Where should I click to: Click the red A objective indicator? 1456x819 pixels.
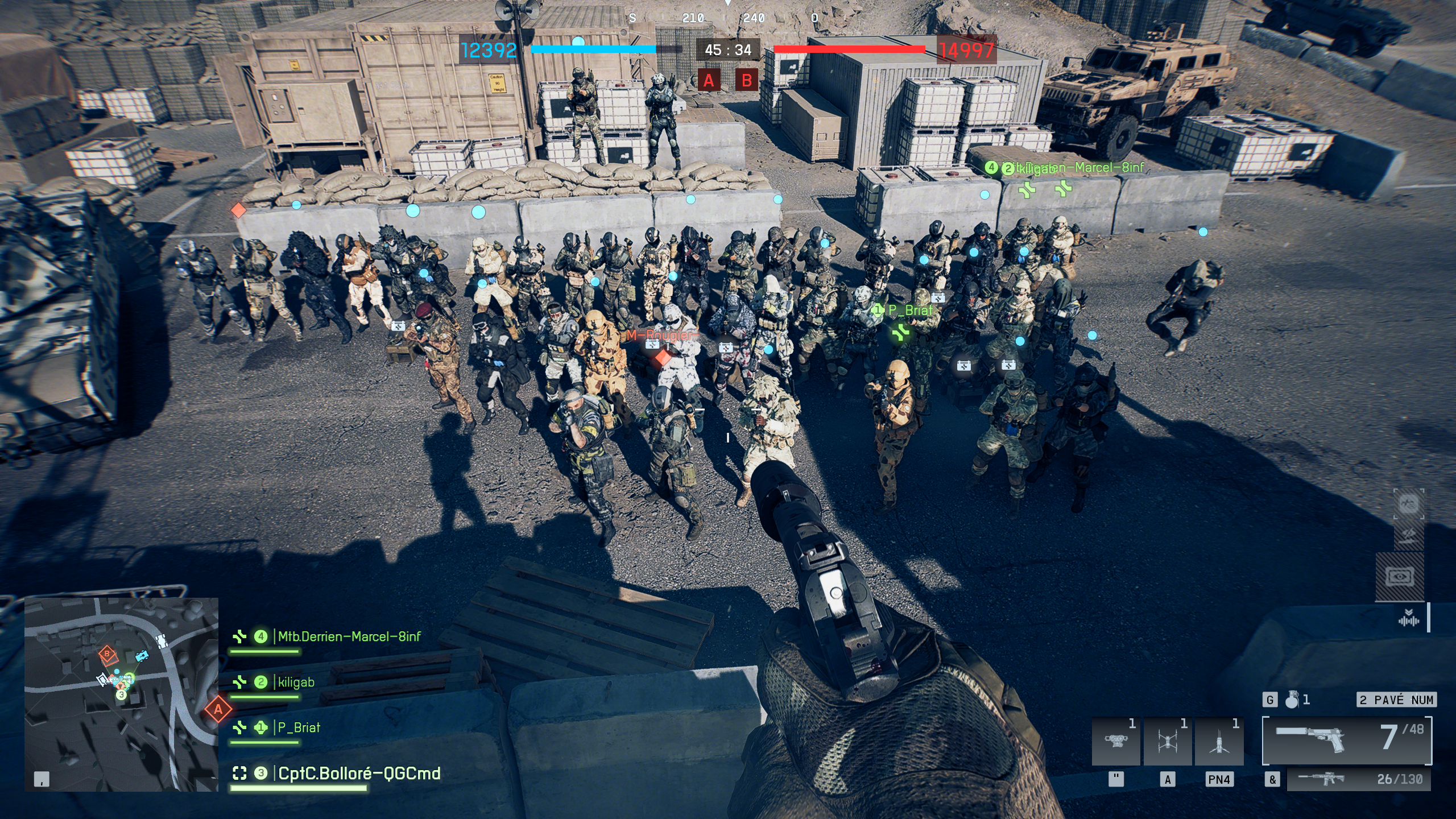tap(709, 80)
